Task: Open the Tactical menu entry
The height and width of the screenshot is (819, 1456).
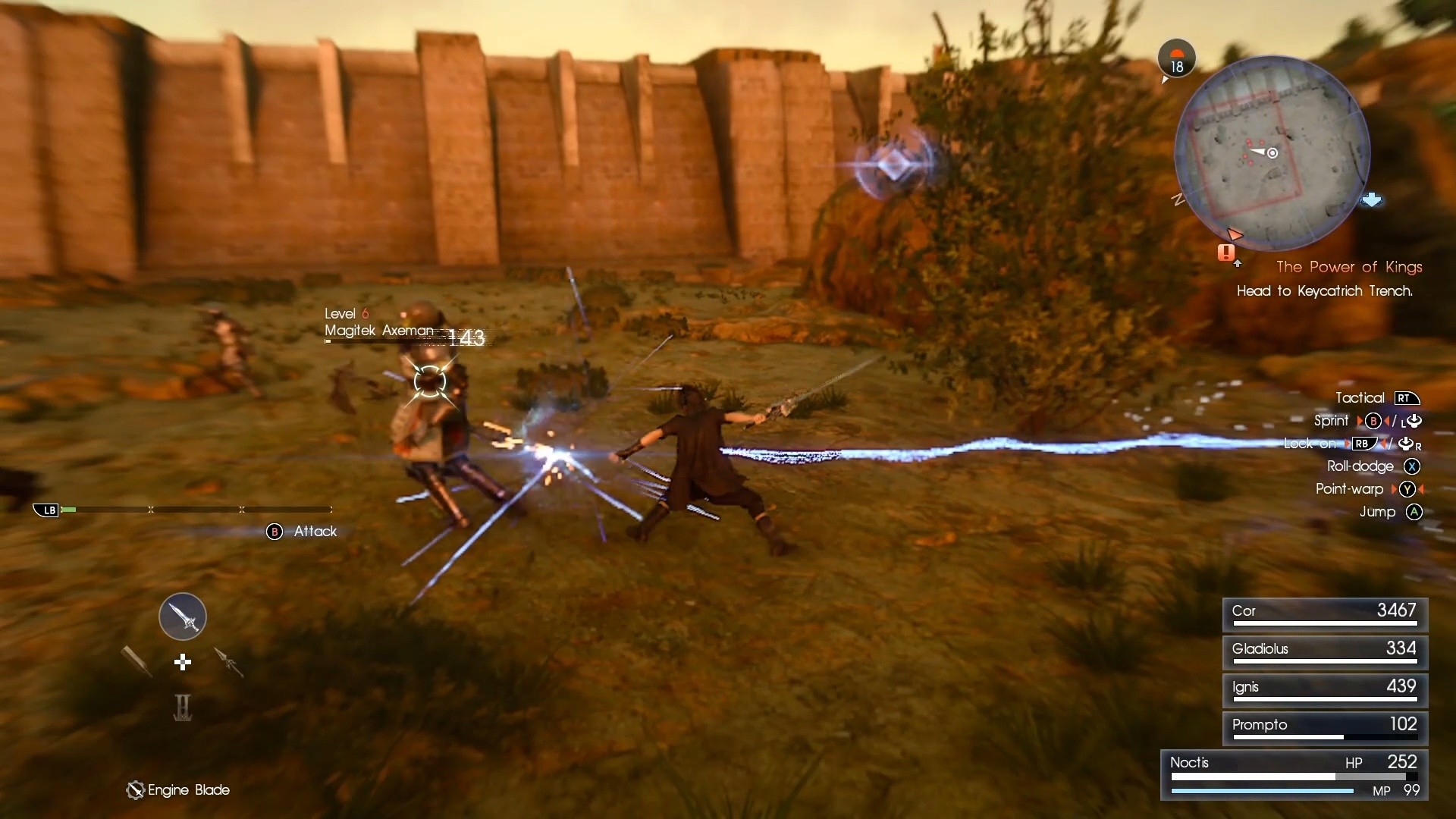Action: [x=1360, y=397]
